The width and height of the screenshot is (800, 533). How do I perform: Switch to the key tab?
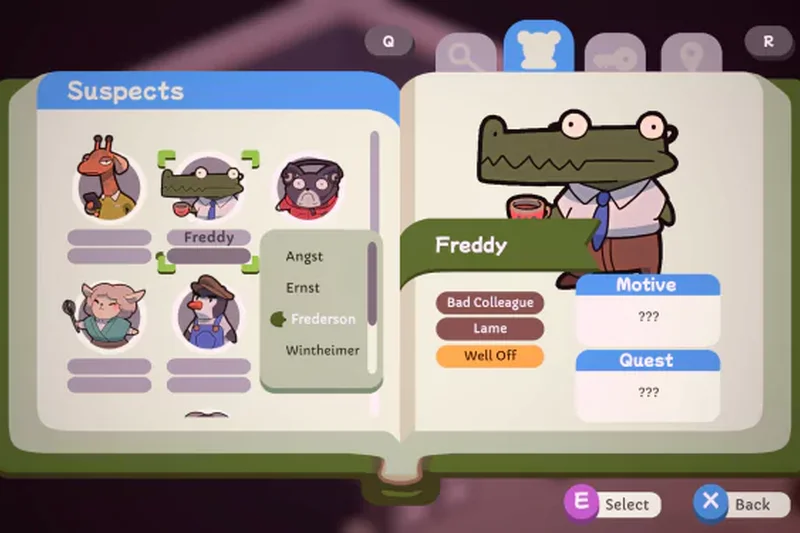tap(612, 56)
